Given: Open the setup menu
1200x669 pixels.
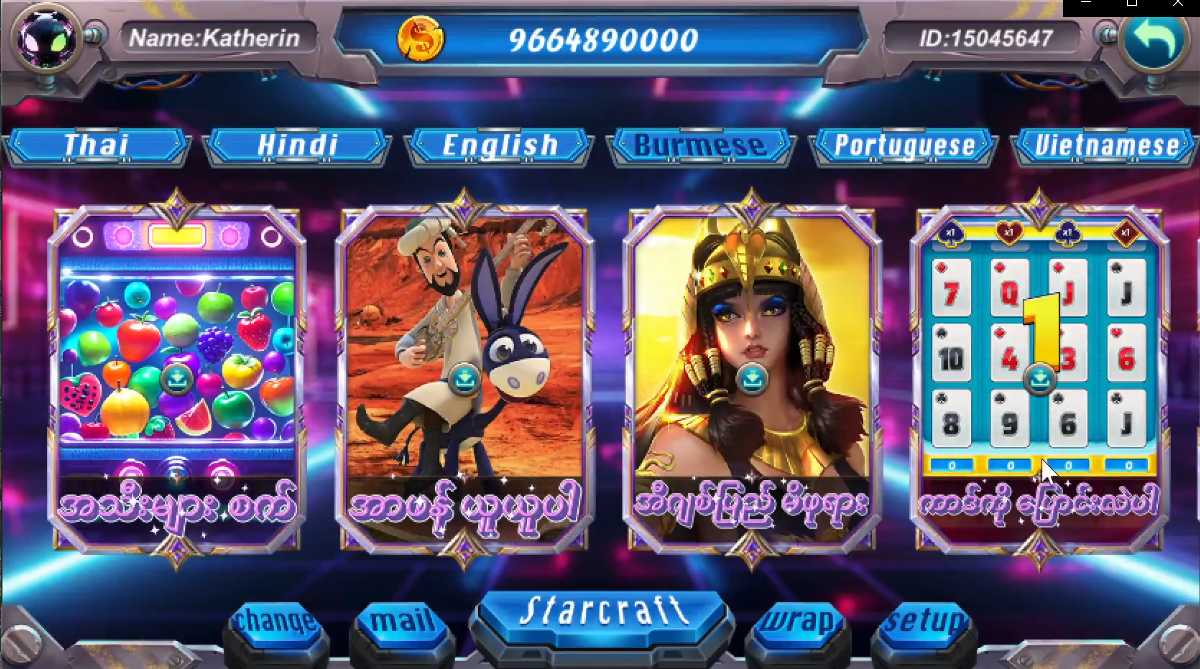Looking at the screenshot, I should 924,622.
